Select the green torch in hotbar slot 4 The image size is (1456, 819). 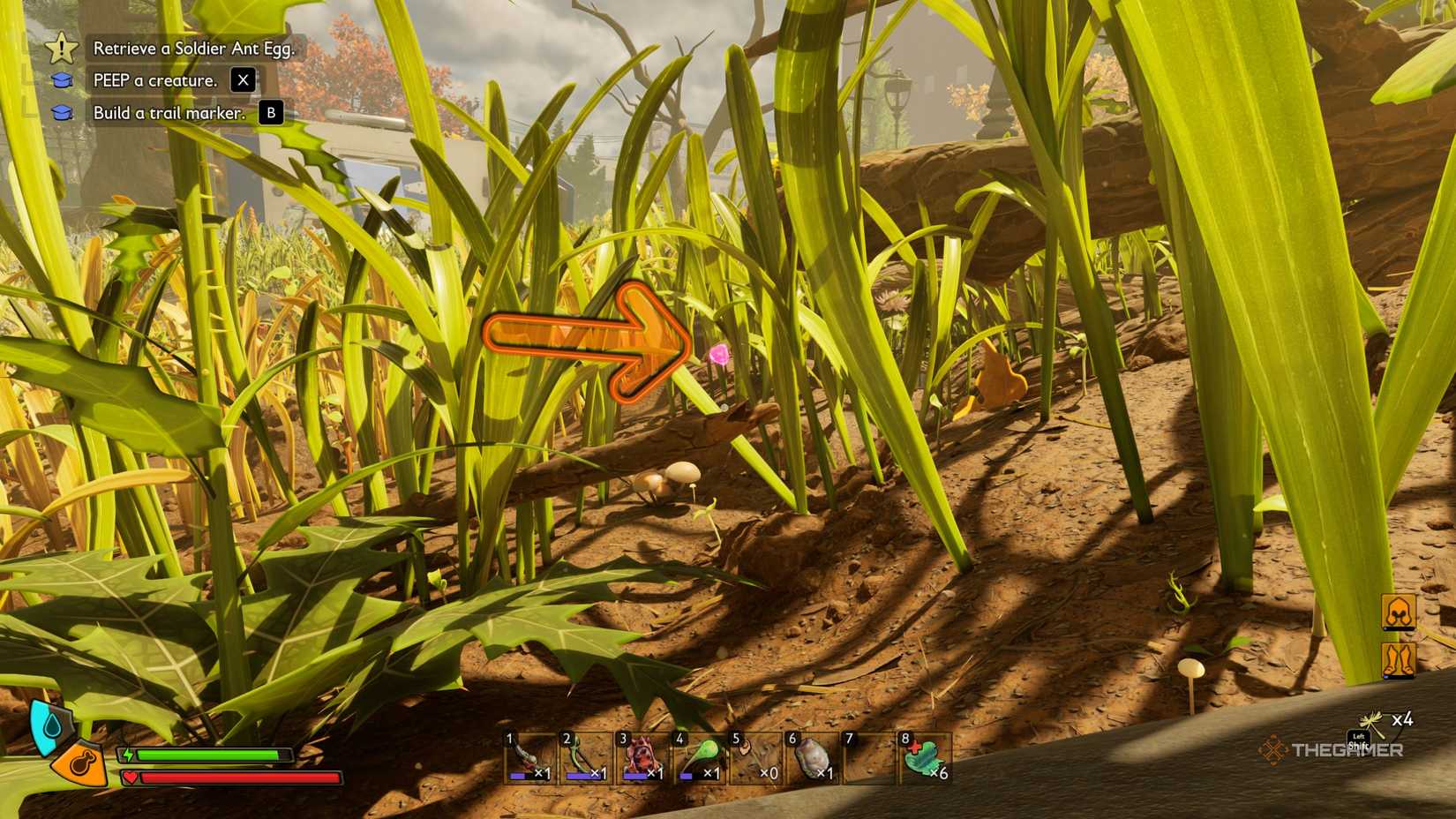pos(697,755)
